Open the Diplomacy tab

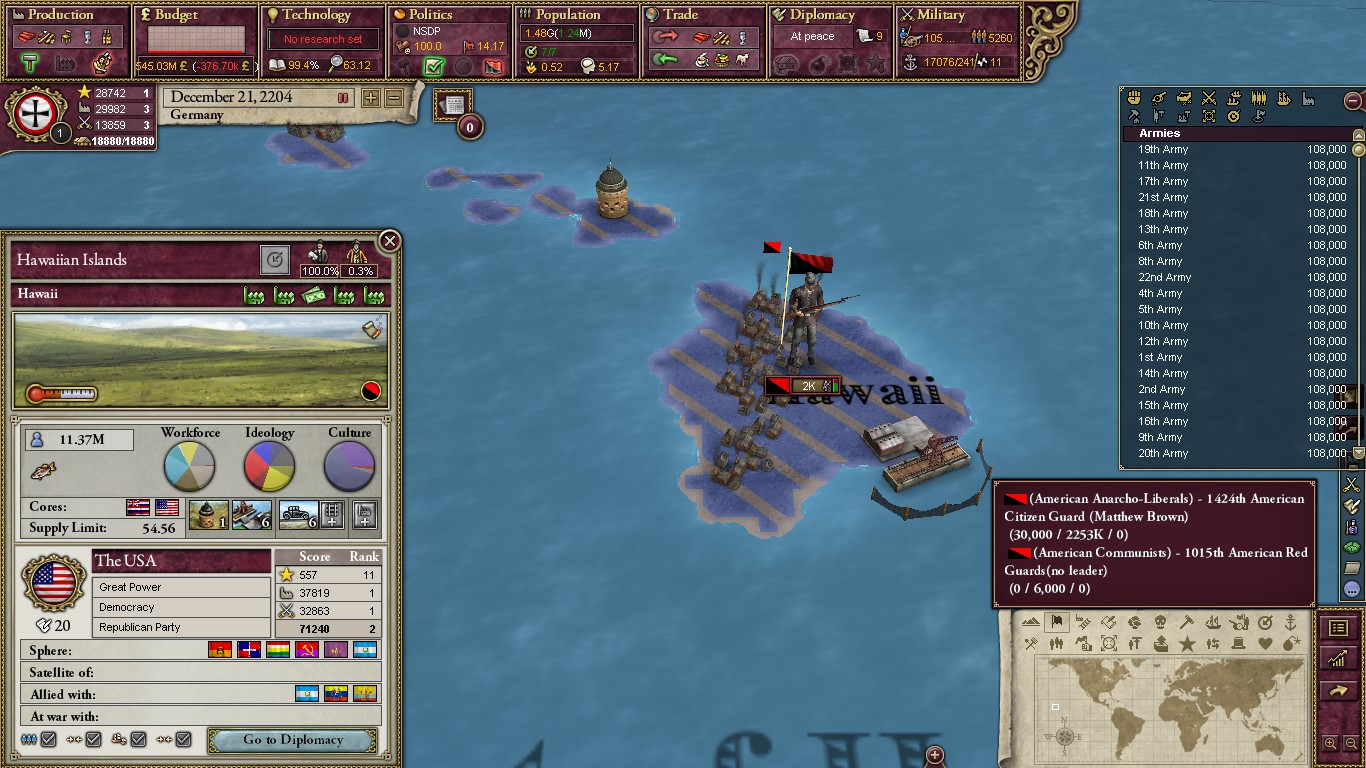[822, 15]
